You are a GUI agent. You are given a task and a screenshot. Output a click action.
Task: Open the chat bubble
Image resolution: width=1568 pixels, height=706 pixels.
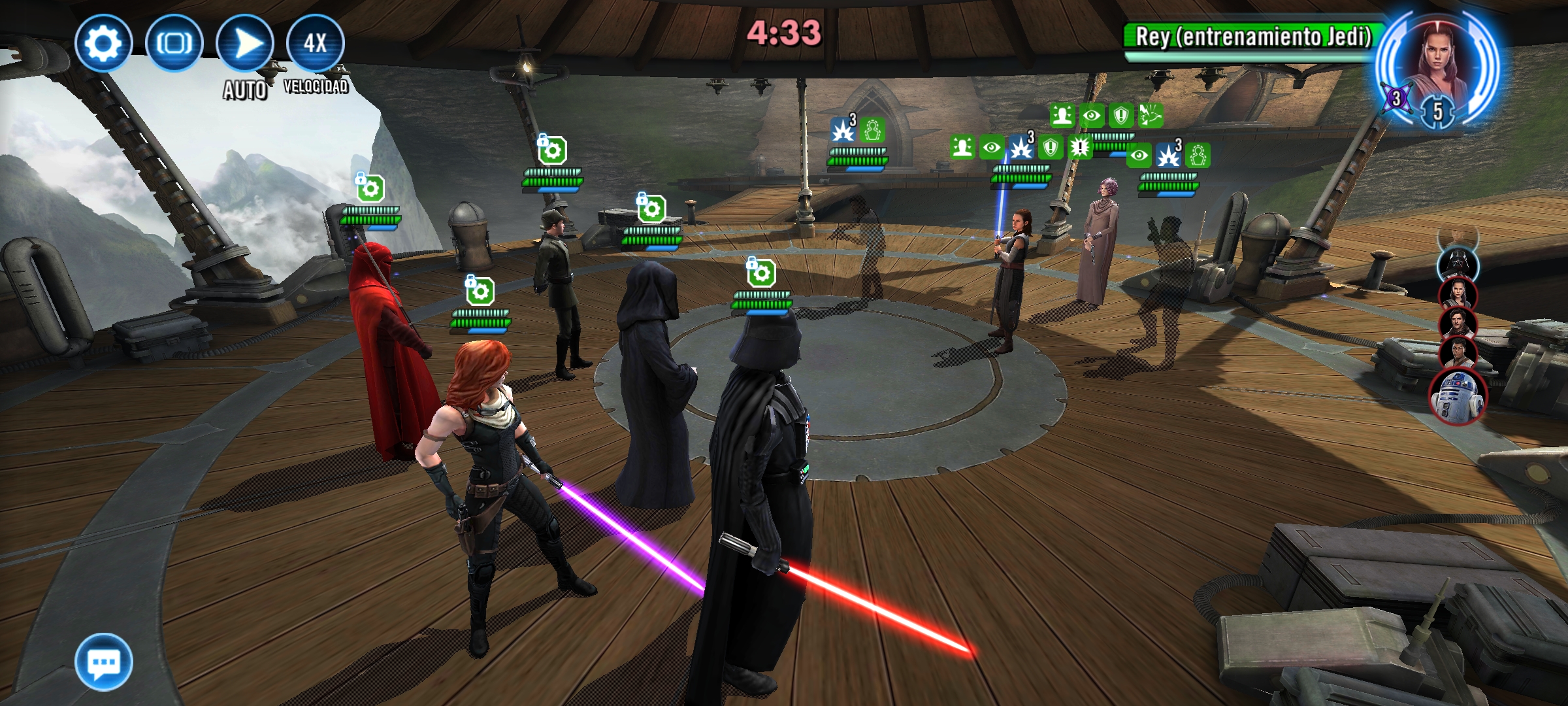coord(103,662)
